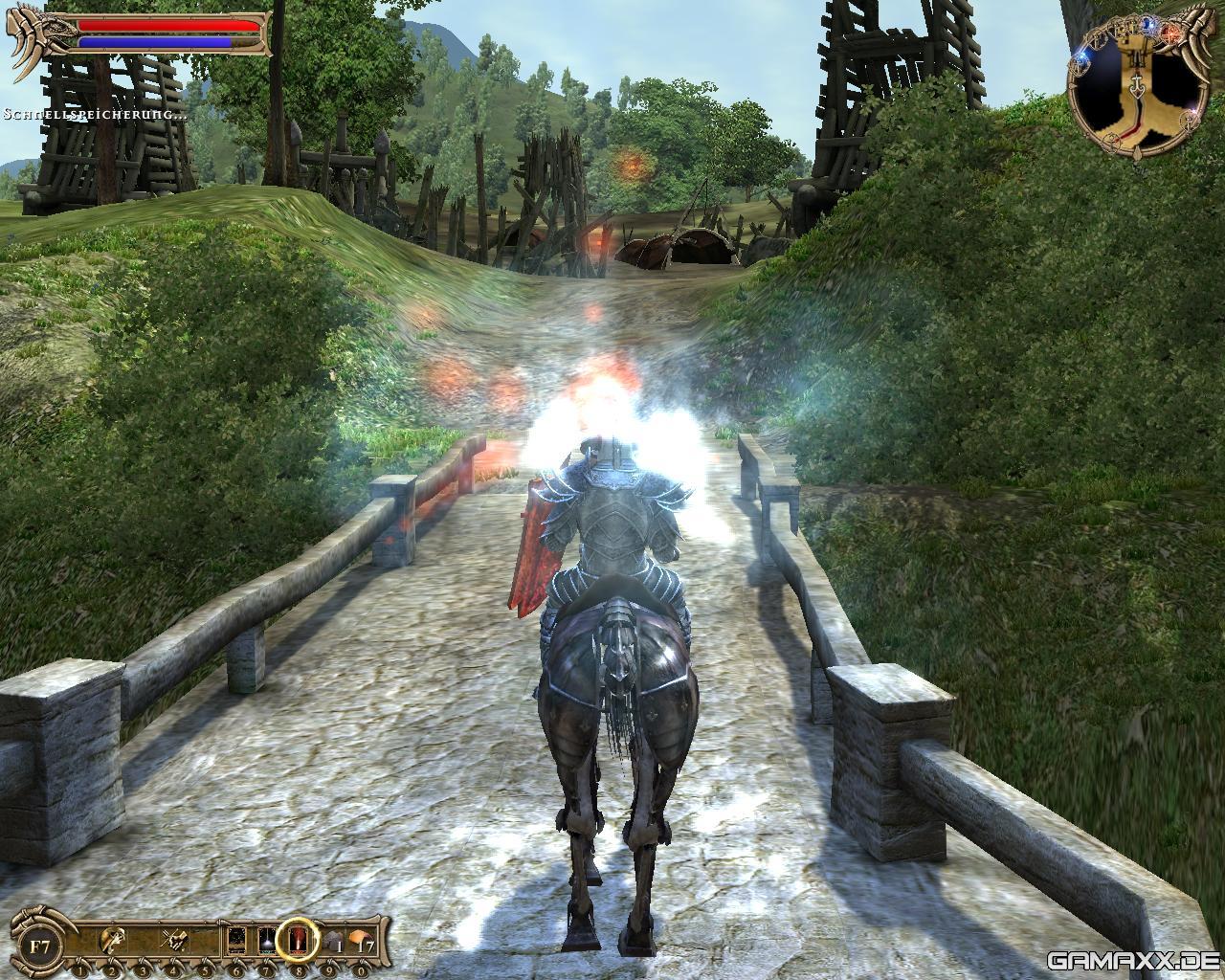Click the F7 hotbar set button
This screenshot has width=1225, height=980.
39,946
